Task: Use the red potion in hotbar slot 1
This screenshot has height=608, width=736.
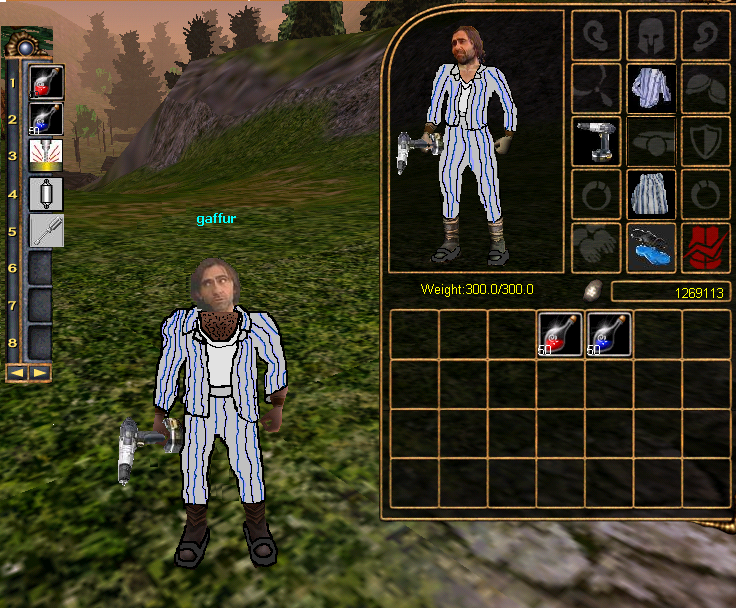Action: point(41,83)
